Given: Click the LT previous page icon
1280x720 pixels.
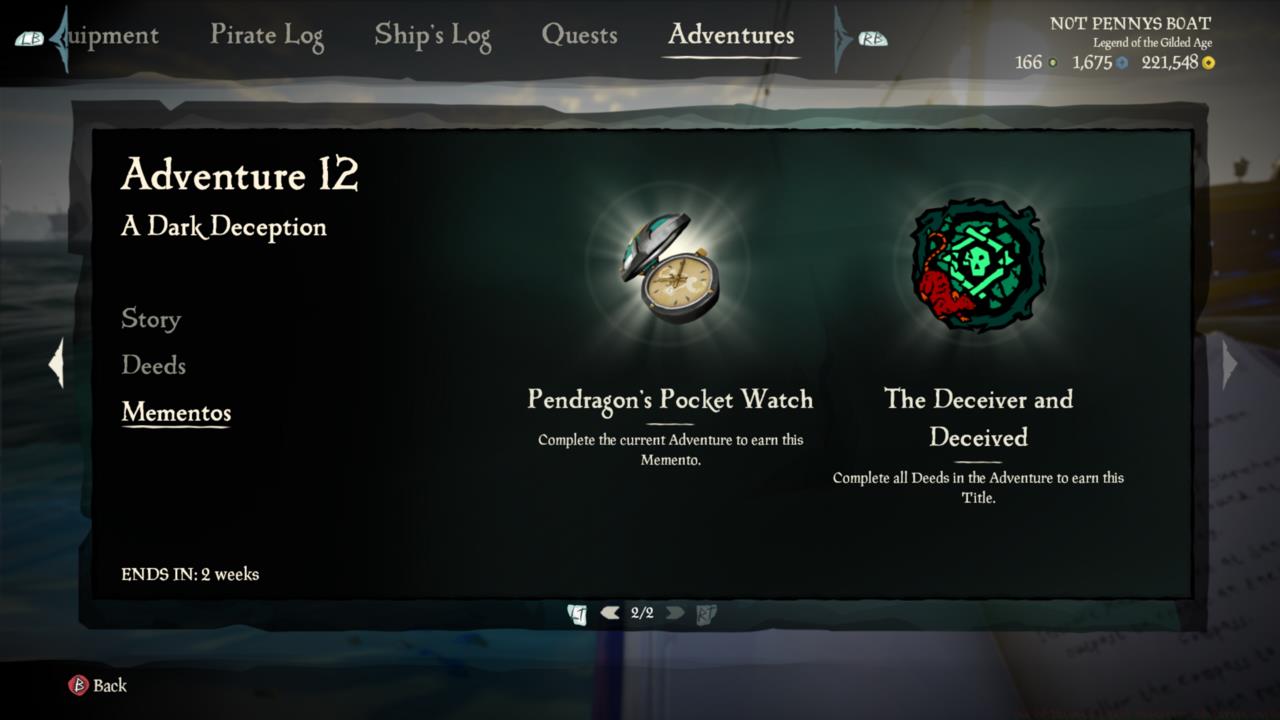Looking at the screenshot, I should point(577,615).
